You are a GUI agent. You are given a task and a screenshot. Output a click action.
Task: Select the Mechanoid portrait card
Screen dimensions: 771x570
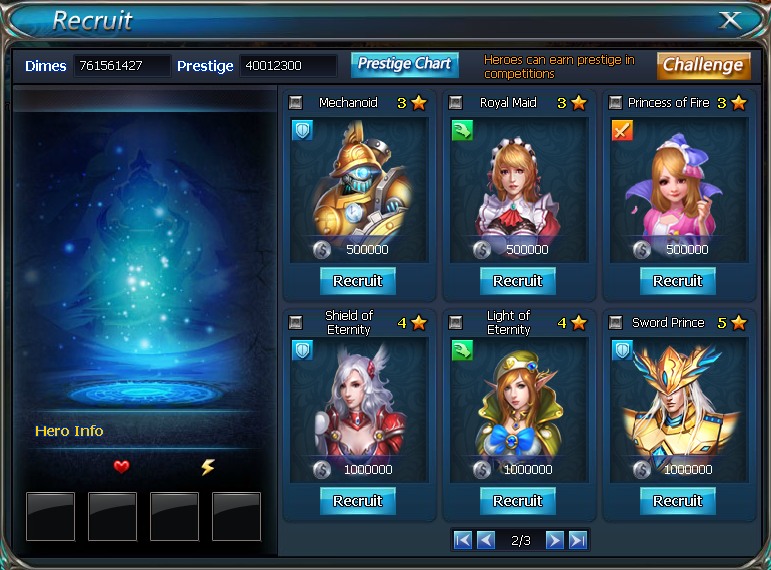pos(357,180)
